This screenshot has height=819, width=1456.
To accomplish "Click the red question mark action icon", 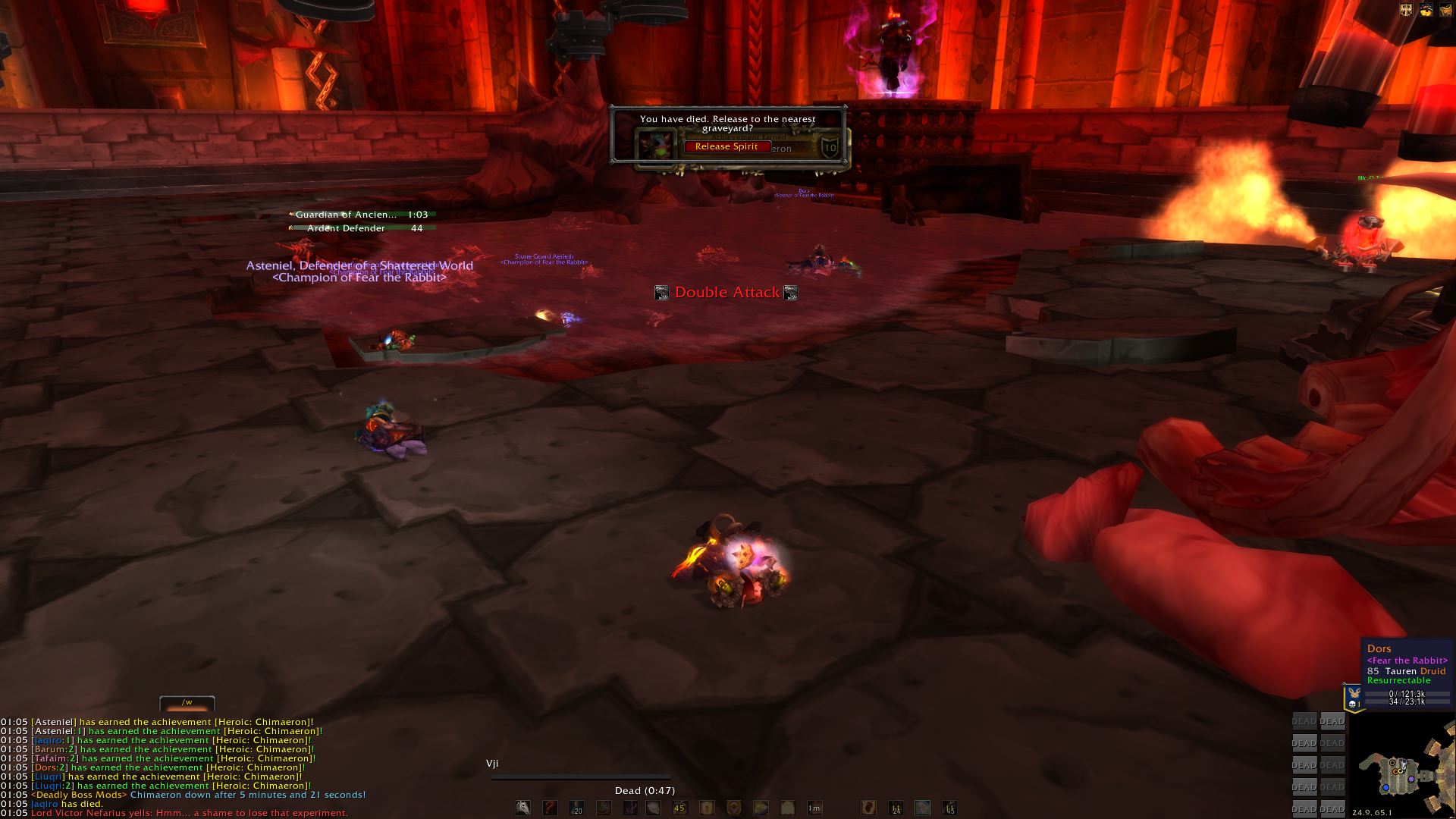I will tap(550, 808).
